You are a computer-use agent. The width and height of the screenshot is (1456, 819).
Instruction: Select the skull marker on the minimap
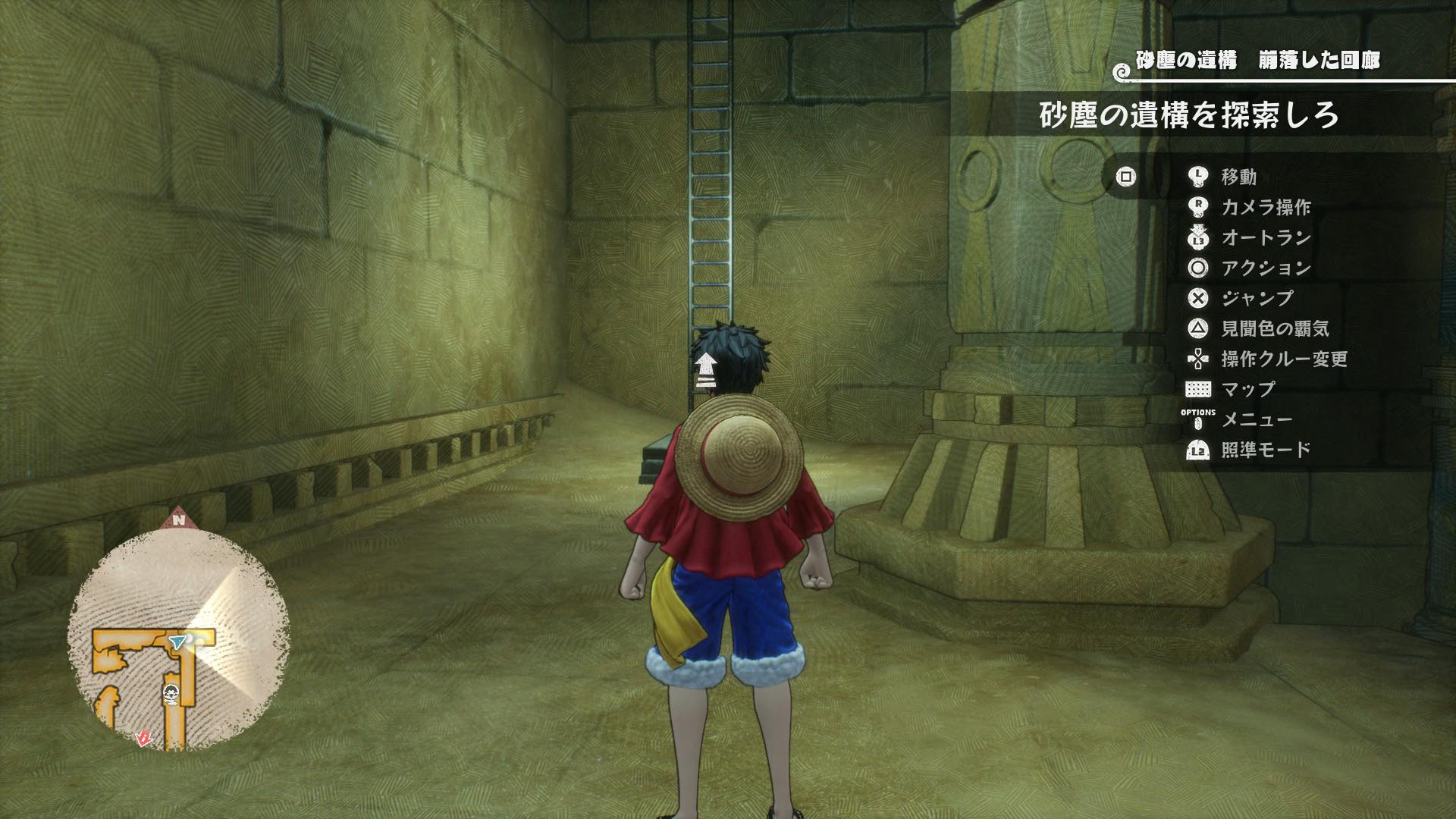coord(171,693)
